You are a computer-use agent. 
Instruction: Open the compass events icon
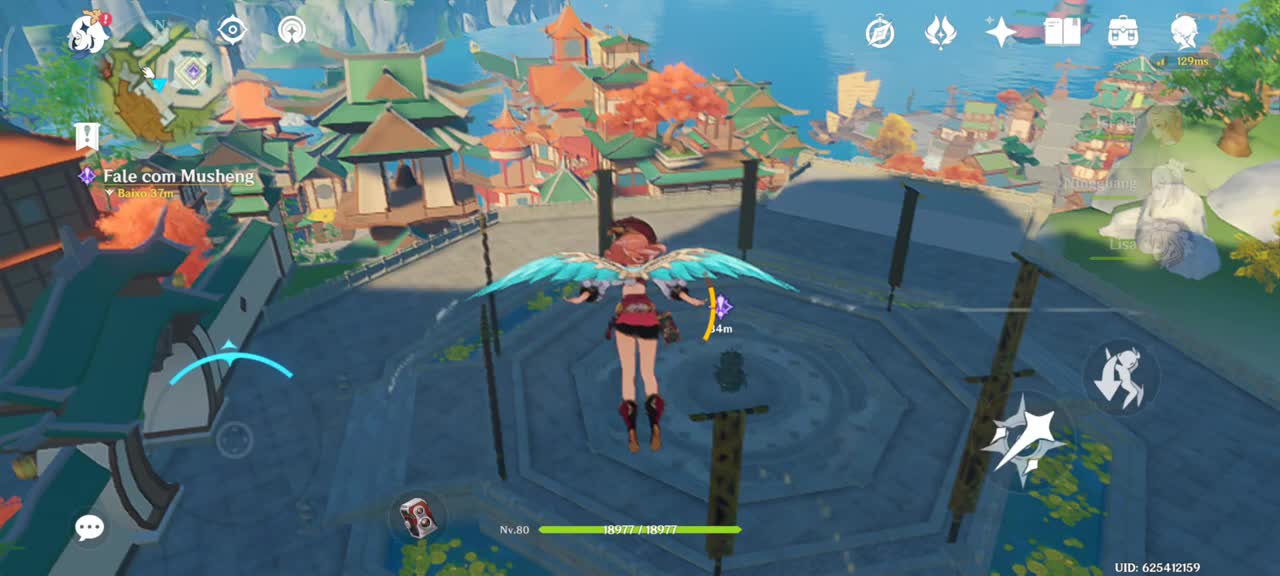[880, 32]
